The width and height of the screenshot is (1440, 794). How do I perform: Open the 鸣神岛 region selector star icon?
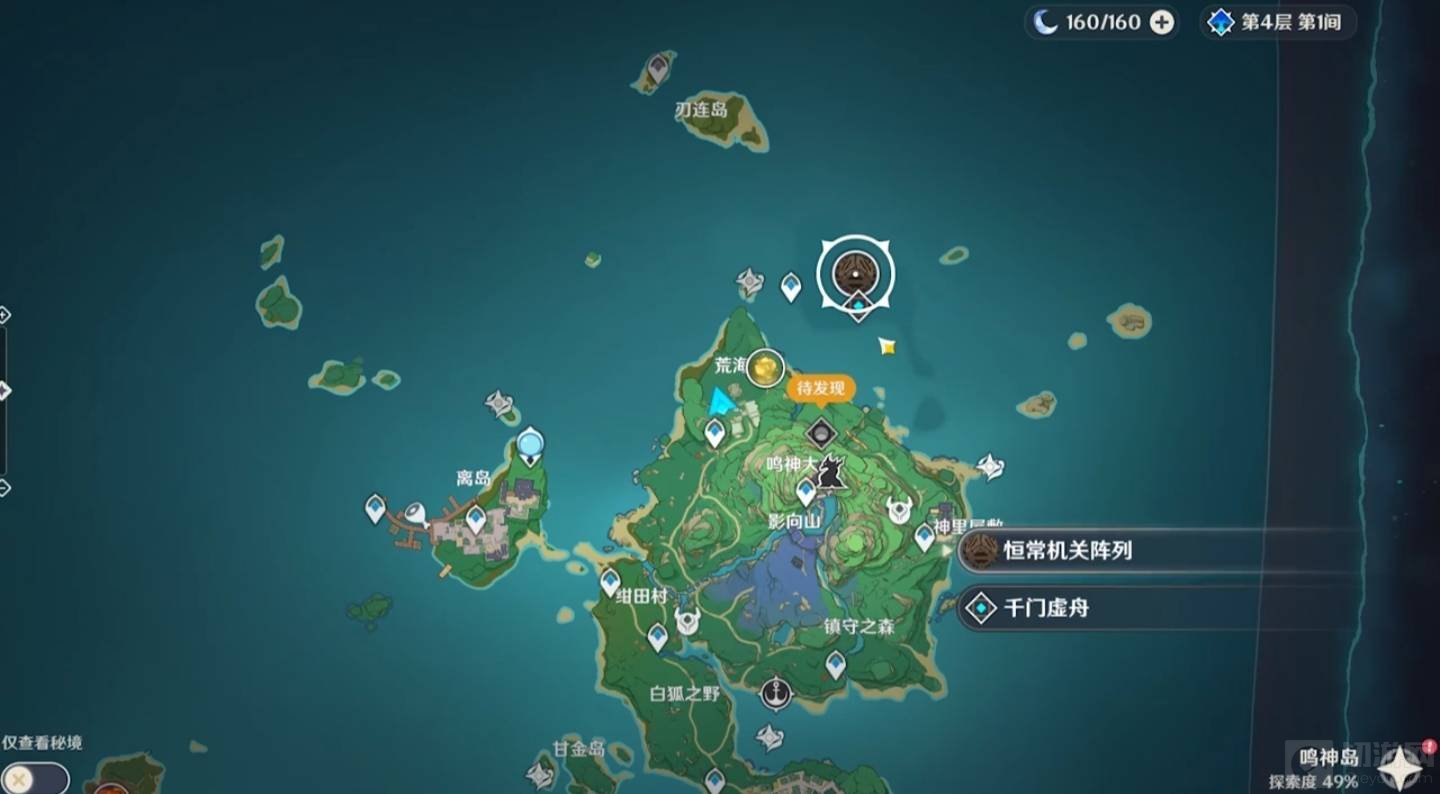(1402, 769)
